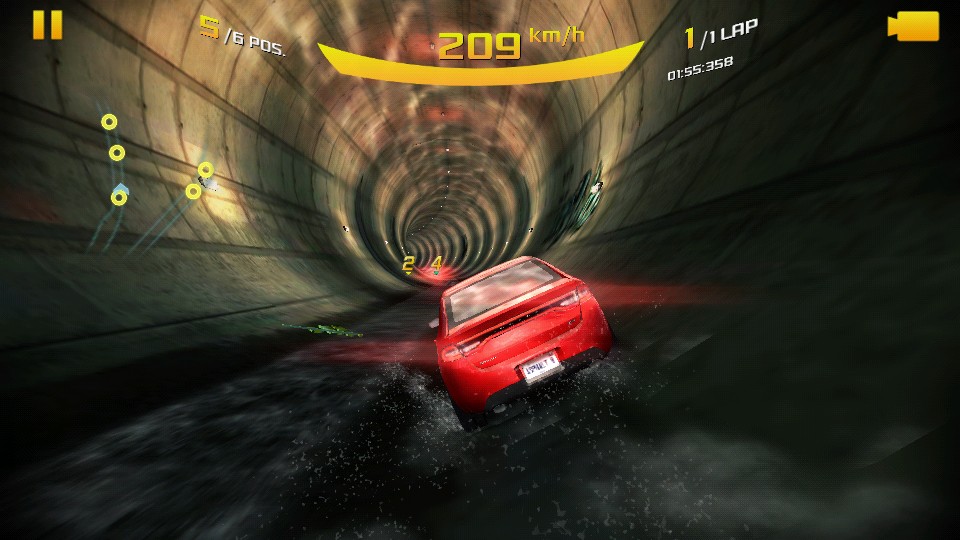Switch the camera view

click(913, 26)
